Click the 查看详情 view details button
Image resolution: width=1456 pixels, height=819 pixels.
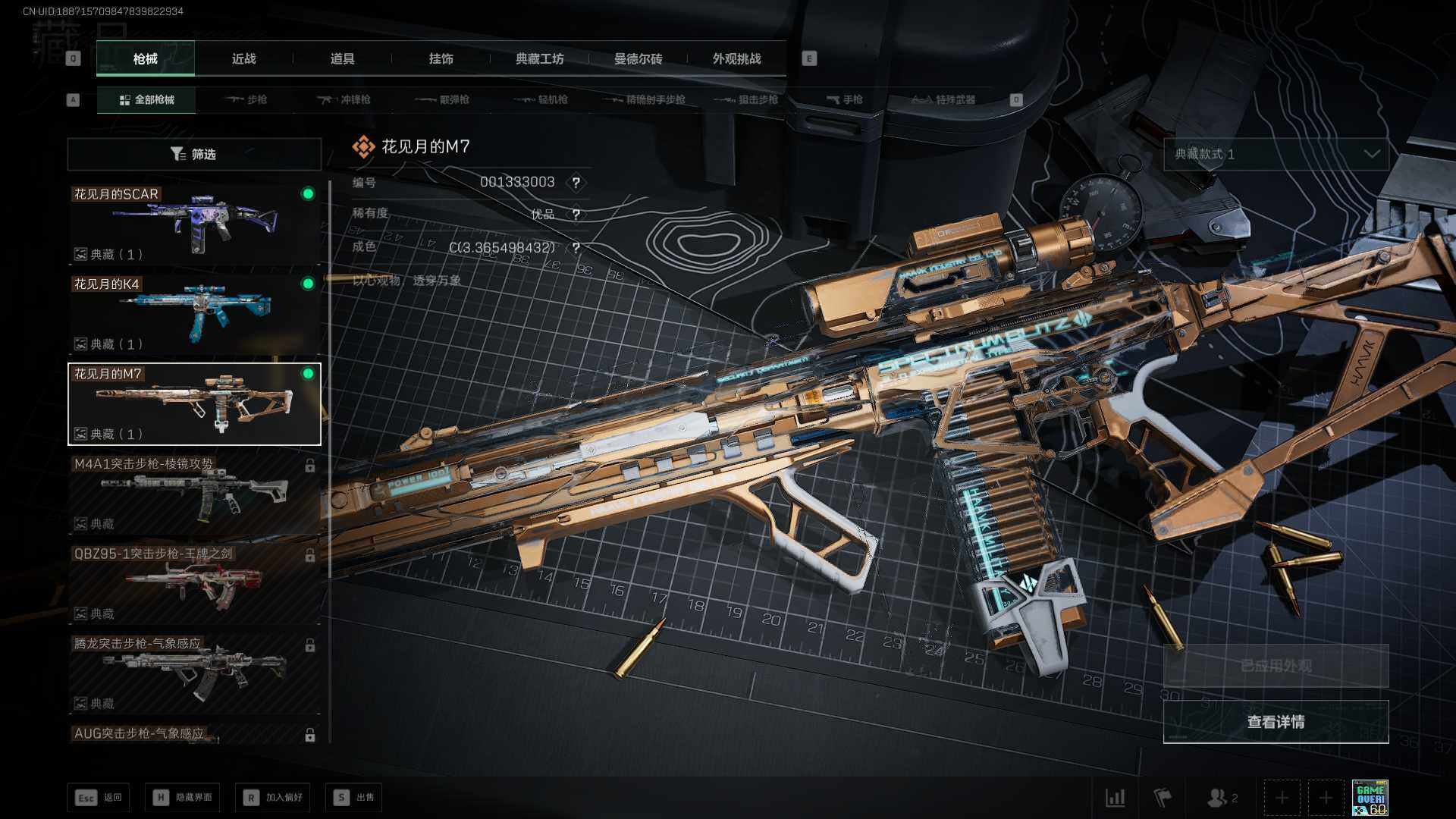tap(1276, 722)
